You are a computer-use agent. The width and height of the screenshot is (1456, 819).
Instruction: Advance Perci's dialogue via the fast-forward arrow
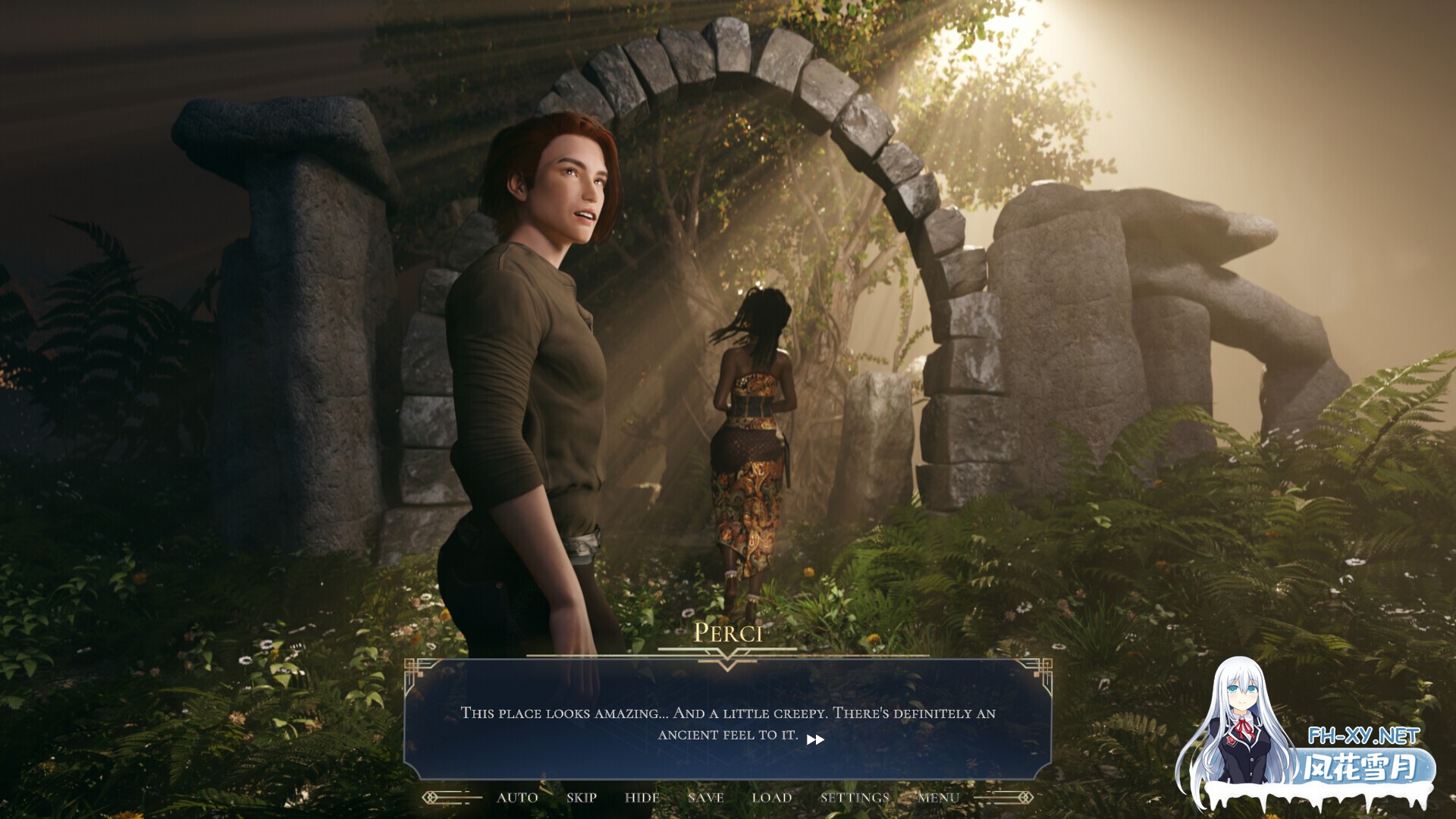click(x=815, y=739)
